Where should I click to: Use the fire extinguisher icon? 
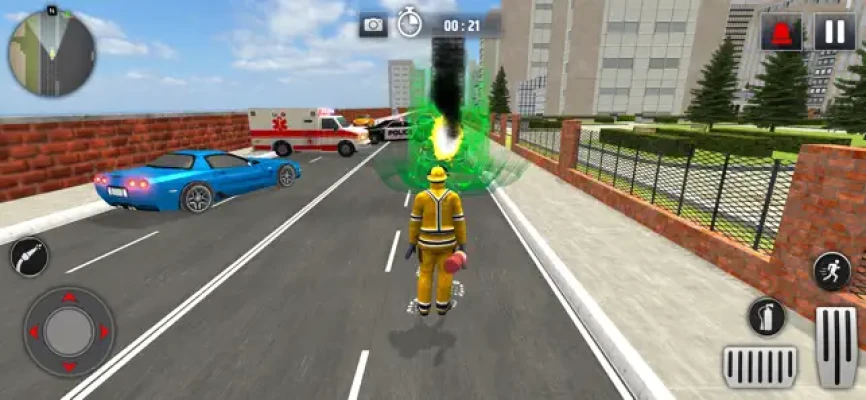[767, 317]
